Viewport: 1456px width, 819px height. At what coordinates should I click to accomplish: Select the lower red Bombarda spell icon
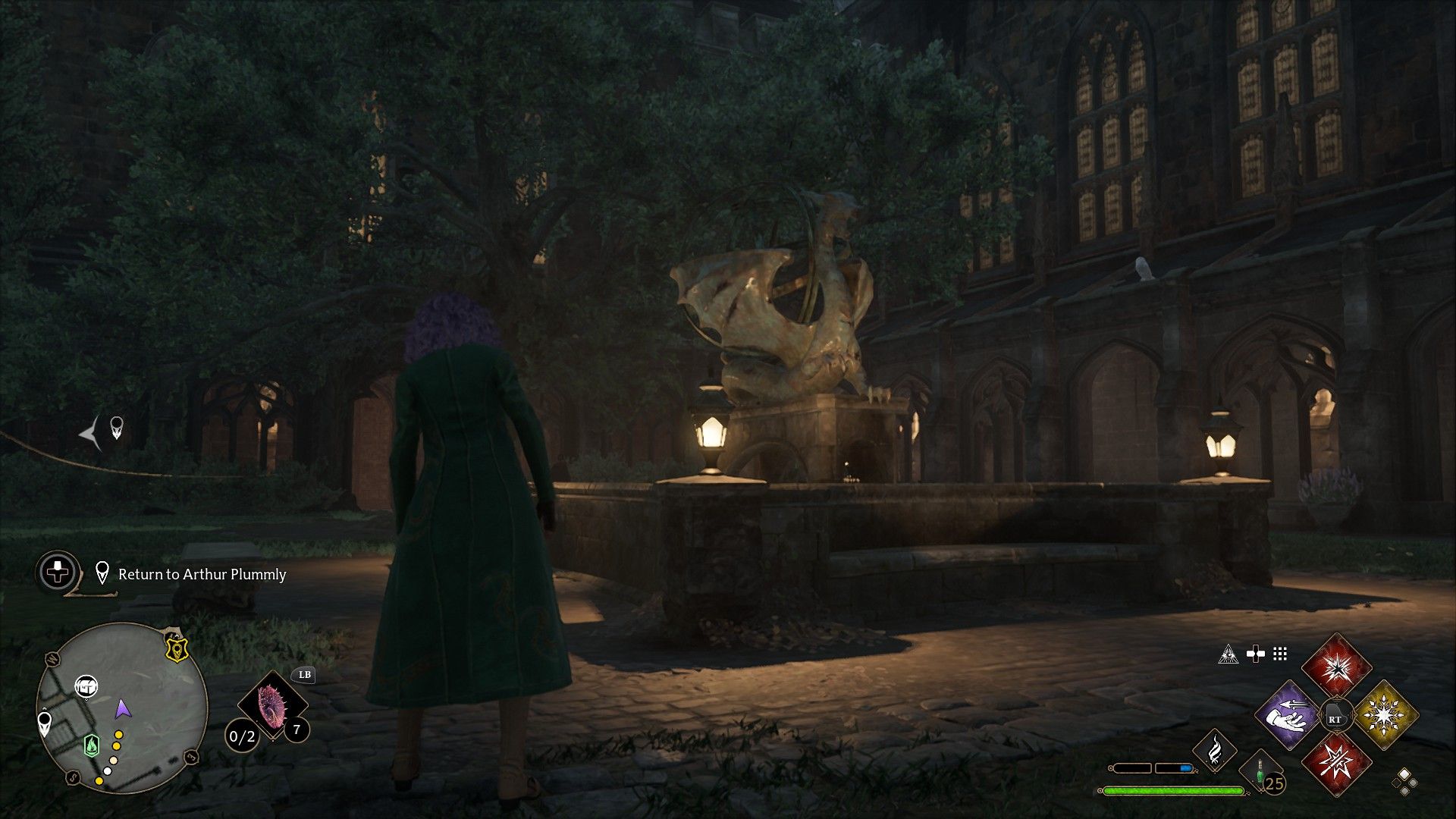1338,763
